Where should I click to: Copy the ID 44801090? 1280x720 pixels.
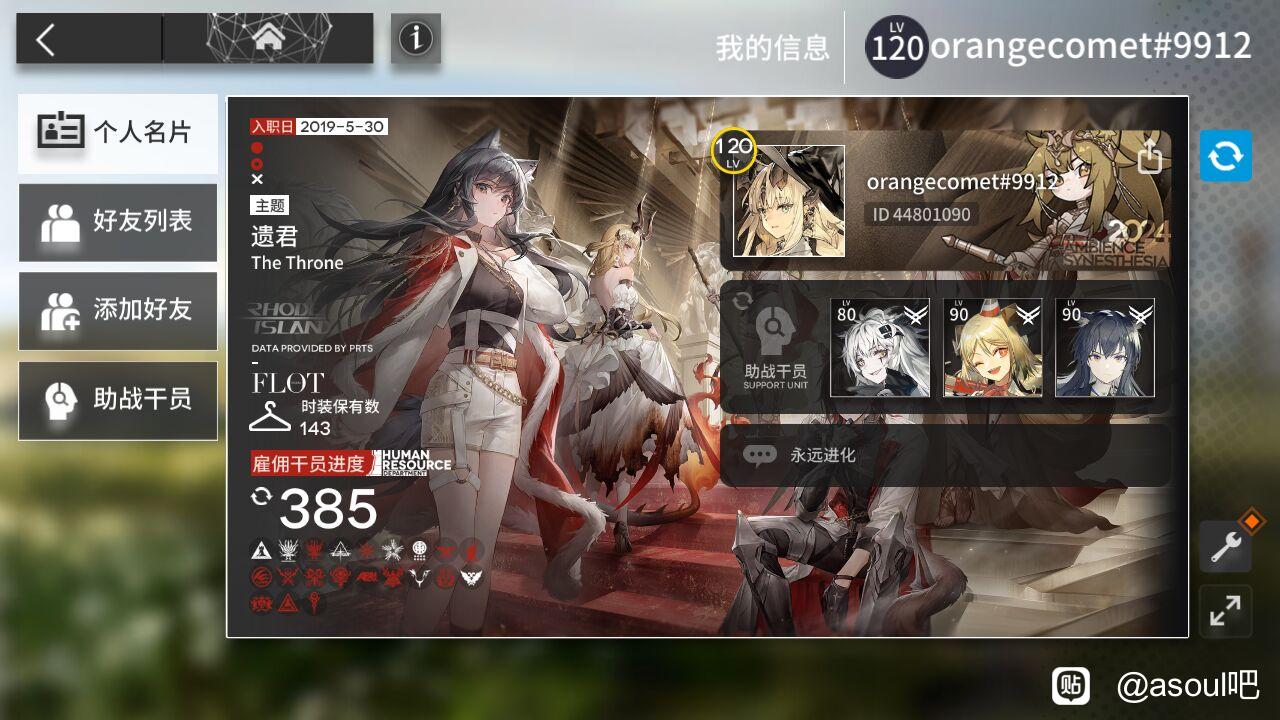[921, 214]
